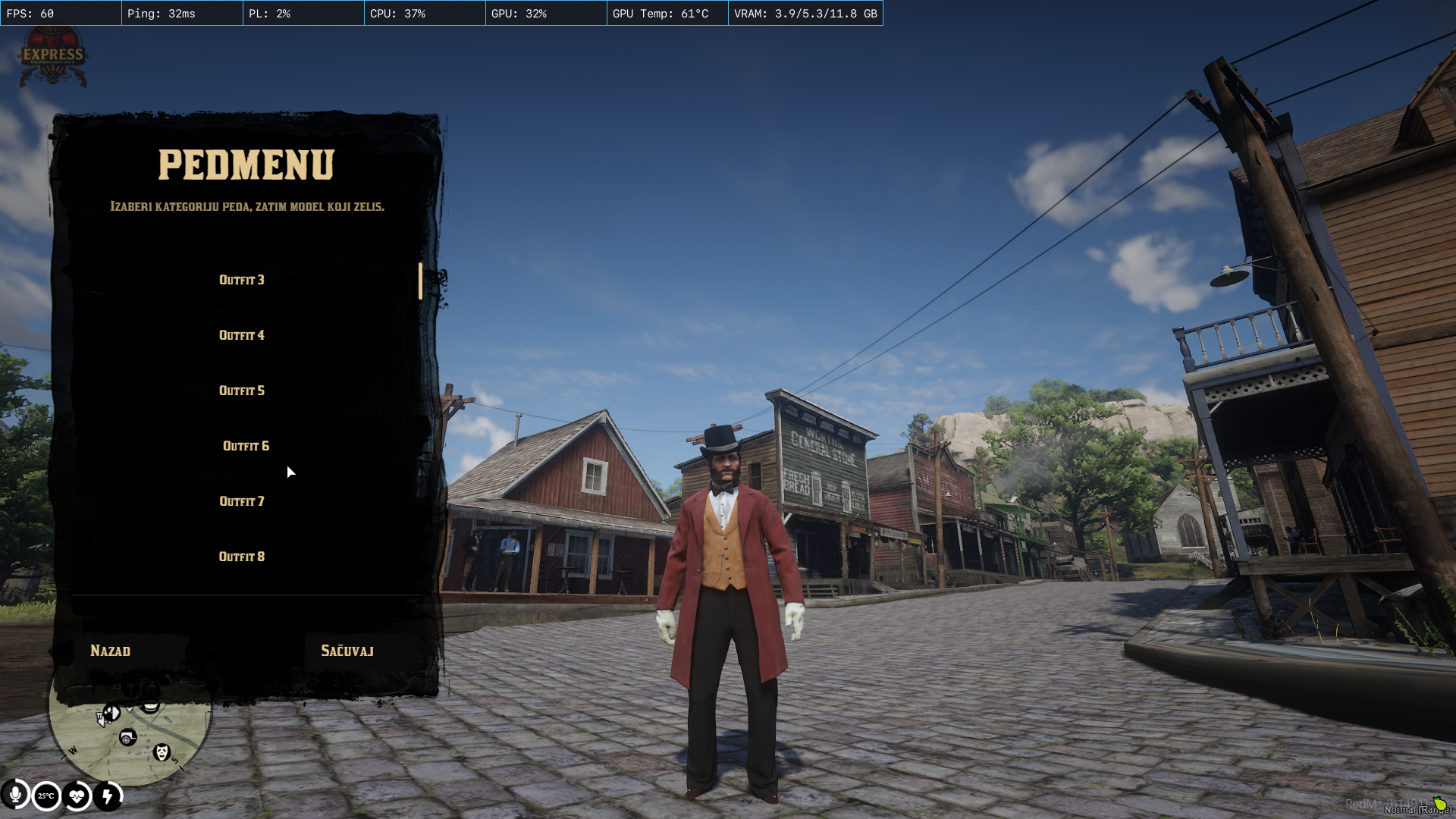Choose Outfit 7 in PEDMENU
Image resolution: width=1456 pixels, height=819 pixels.
tap(241, 500)
